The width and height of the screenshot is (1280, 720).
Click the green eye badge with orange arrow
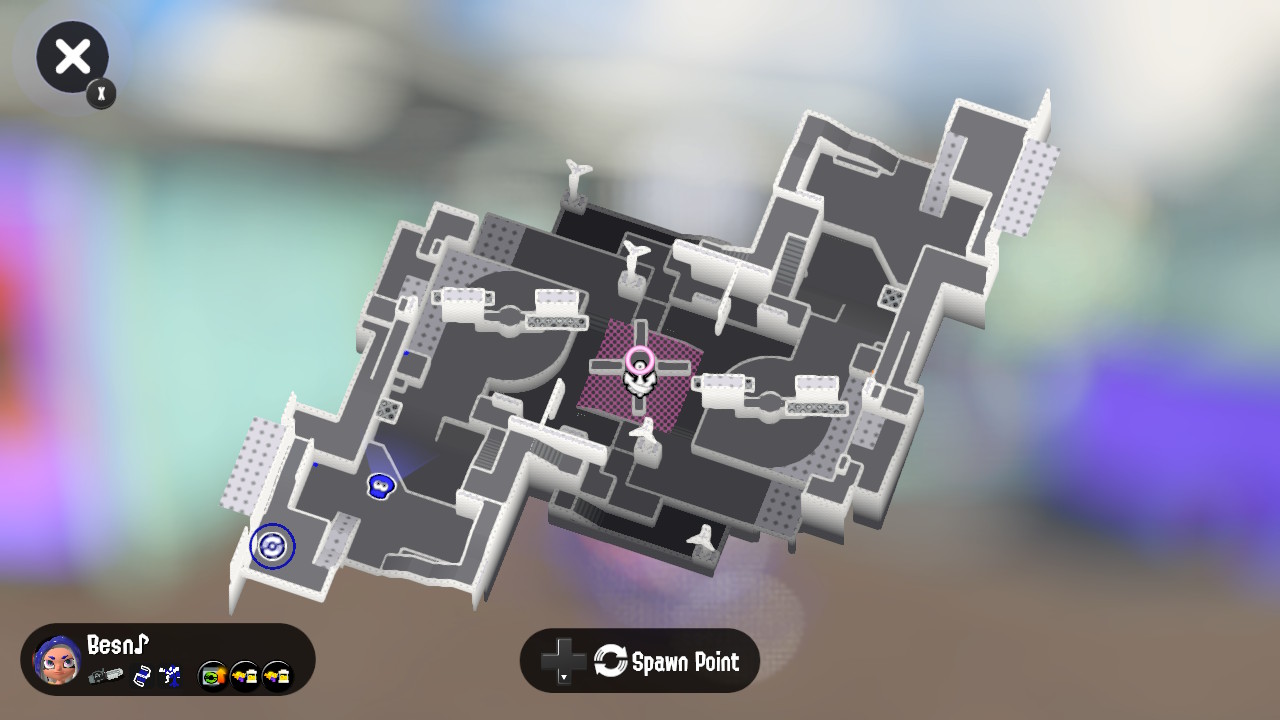(212, 676)
